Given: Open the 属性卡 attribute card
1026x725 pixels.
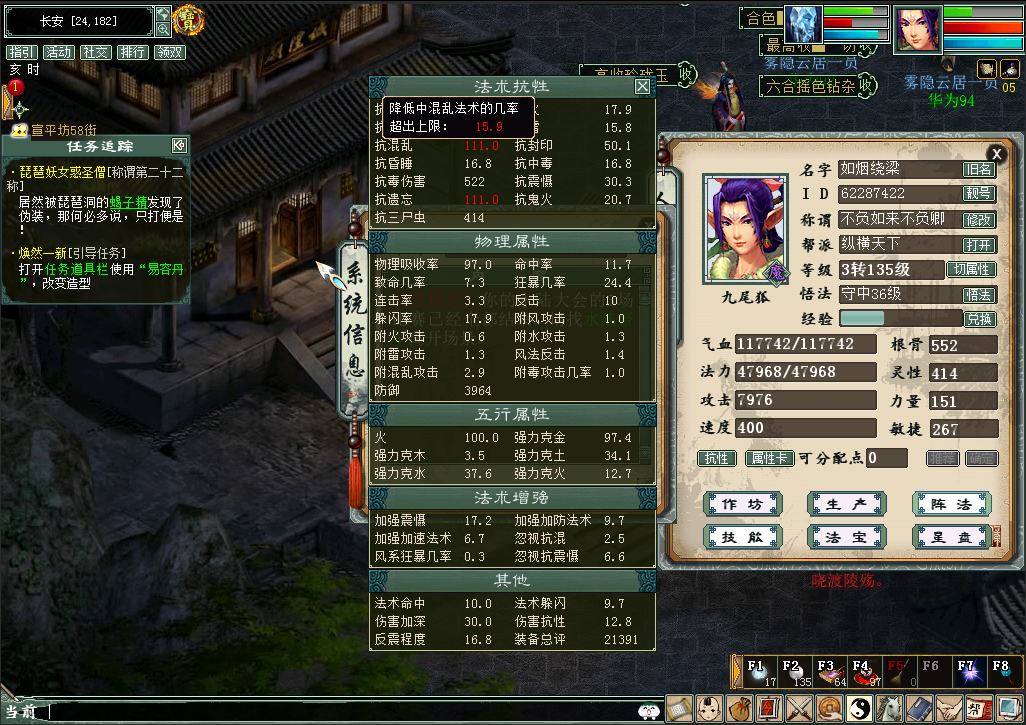Looking at the screenshot, I should 769,458.
